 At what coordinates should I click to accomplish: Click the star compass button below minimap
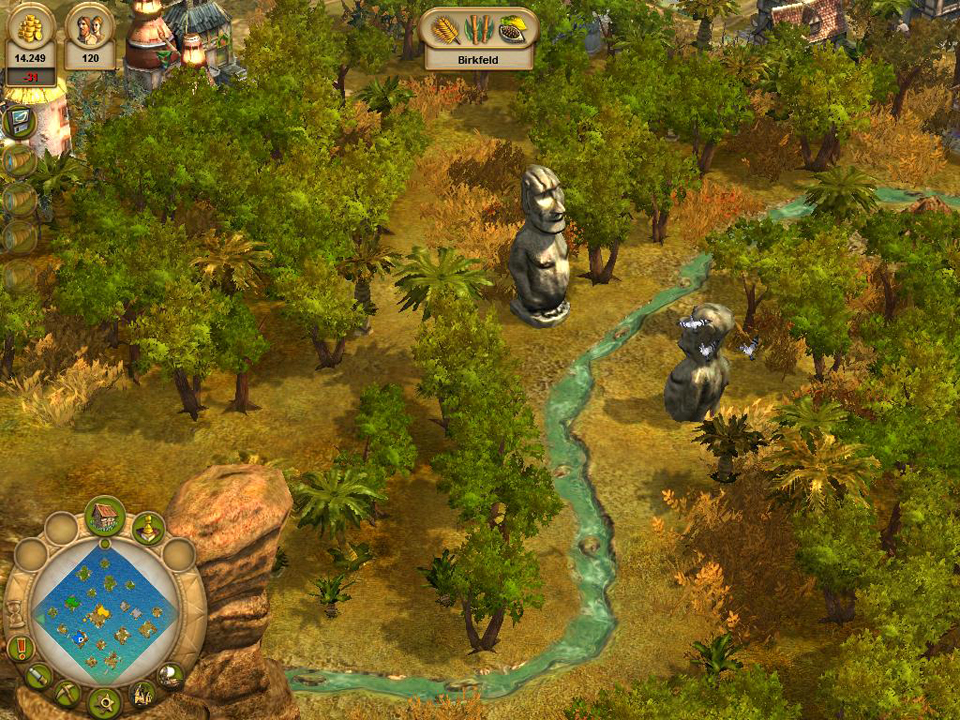tap(104, 702)
